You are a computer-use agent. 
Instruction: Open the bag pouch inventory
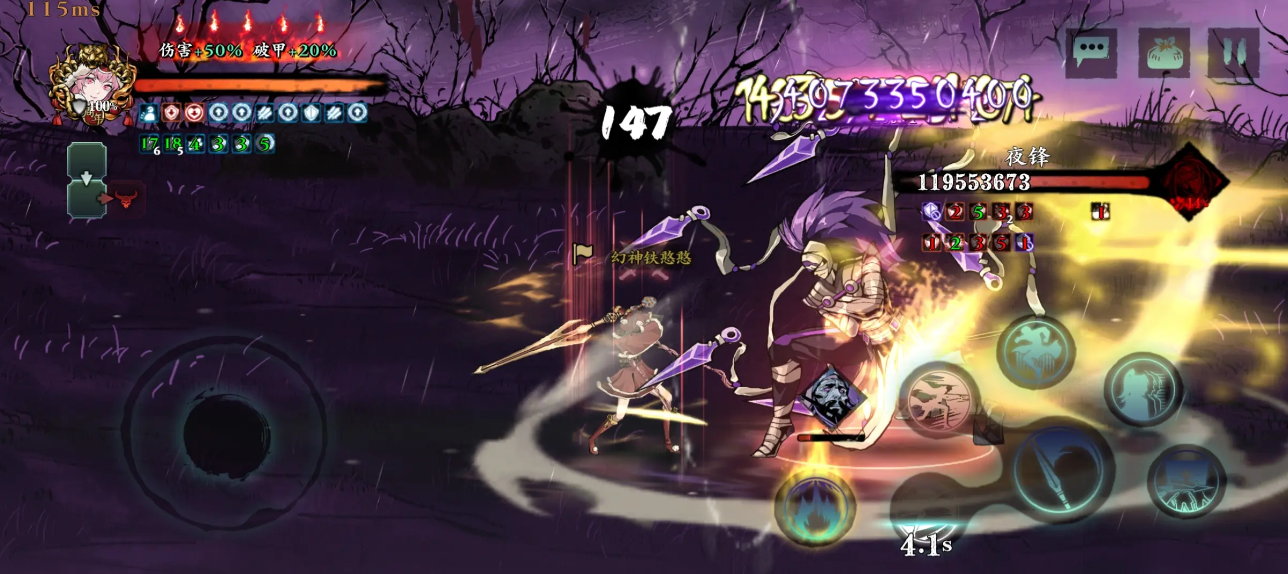tap(1163, 52)
